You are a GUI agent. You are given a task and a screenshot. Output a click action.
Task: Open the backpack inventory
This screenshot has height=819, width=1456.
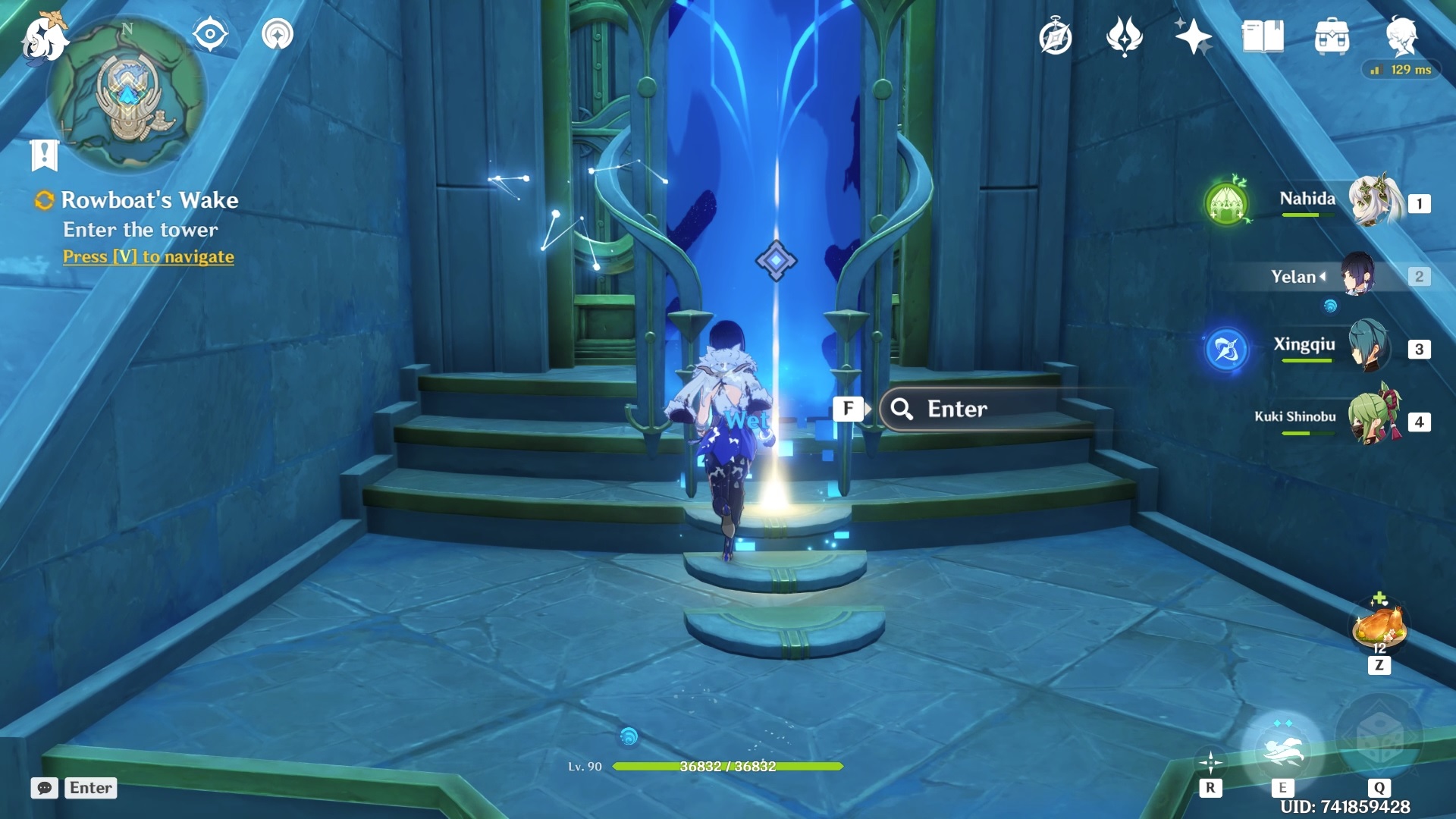(x=1332, y=36)
